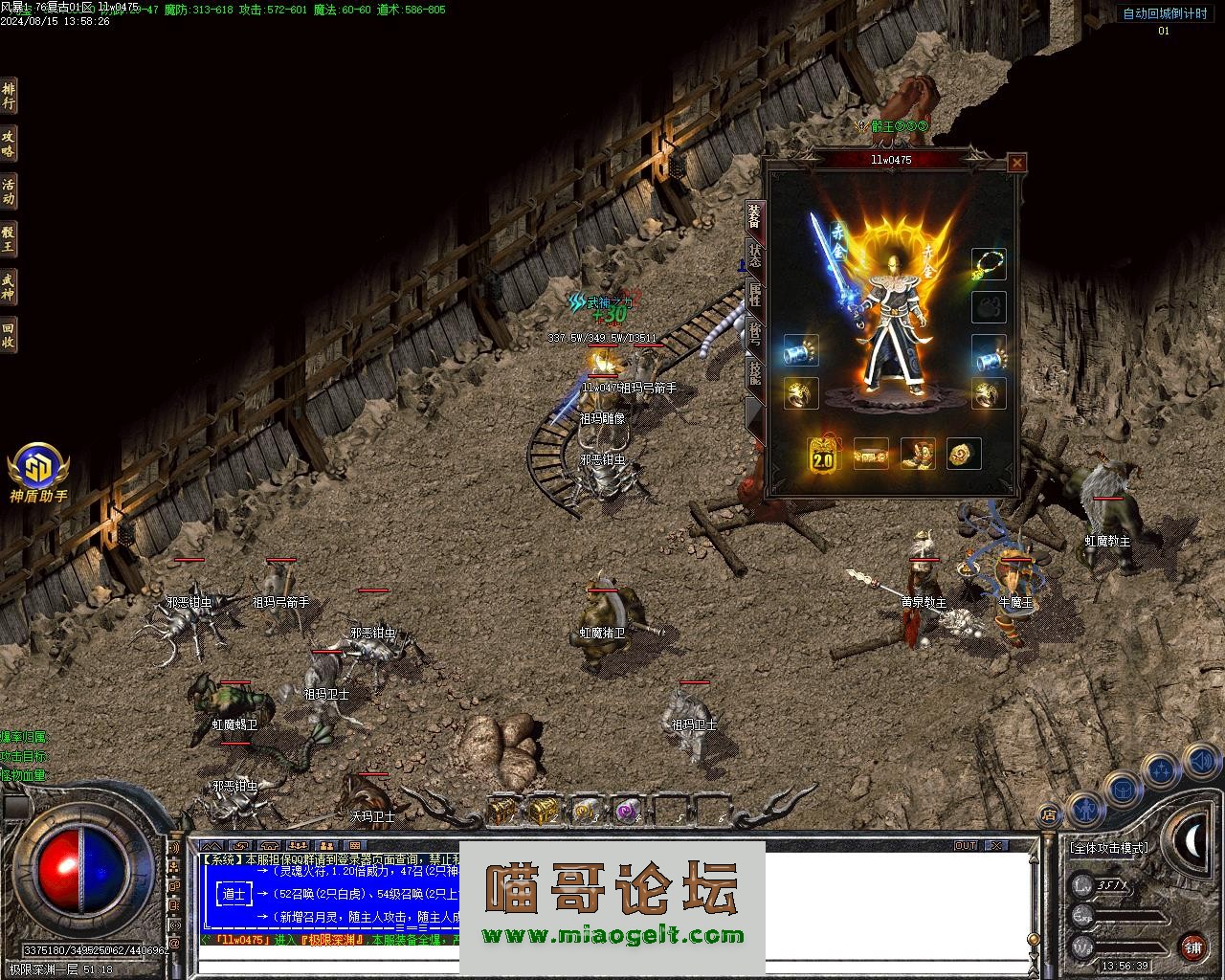Use the purple swirl scroll hotbar item
This screenshot has width=1225, height=980.
click(x=626, y=812)
